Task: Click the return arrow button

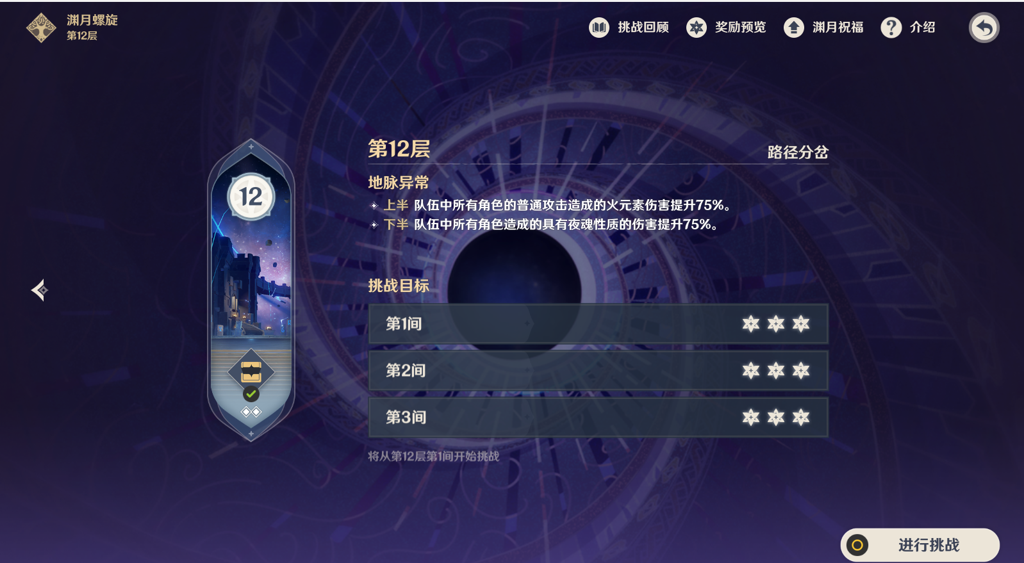Action: pyautogui.click(x=984, y=28)
